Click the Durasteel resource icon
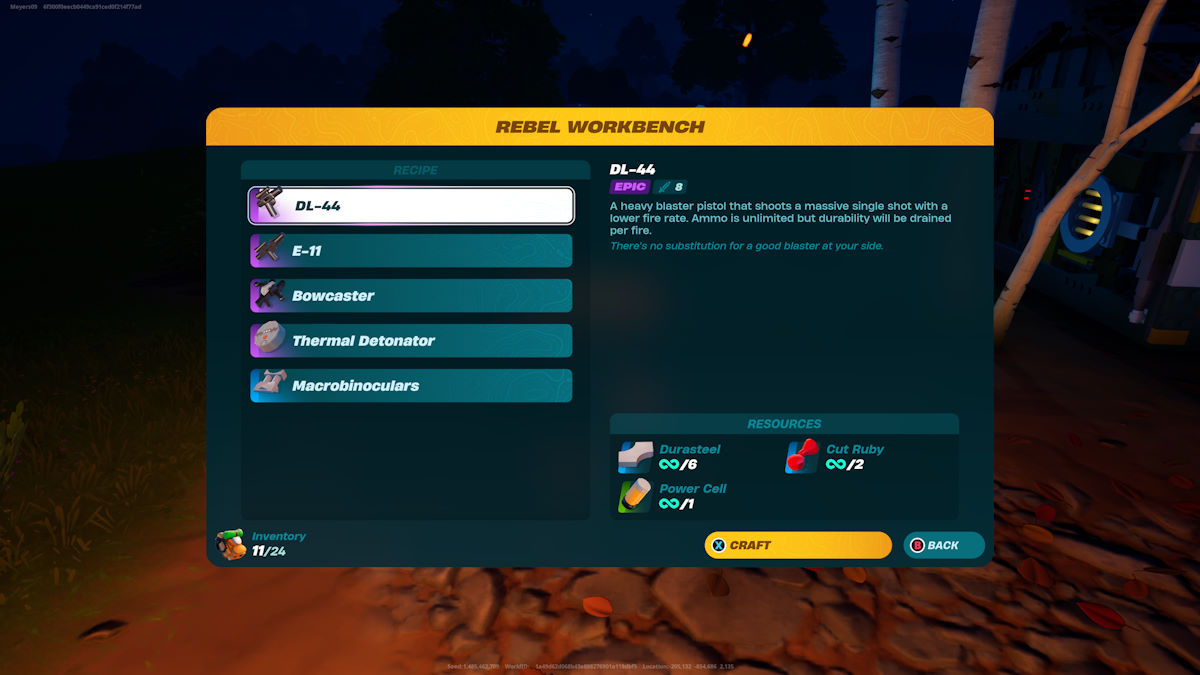1200x675 pixels. pyautogui.click(x=636, y=457)
